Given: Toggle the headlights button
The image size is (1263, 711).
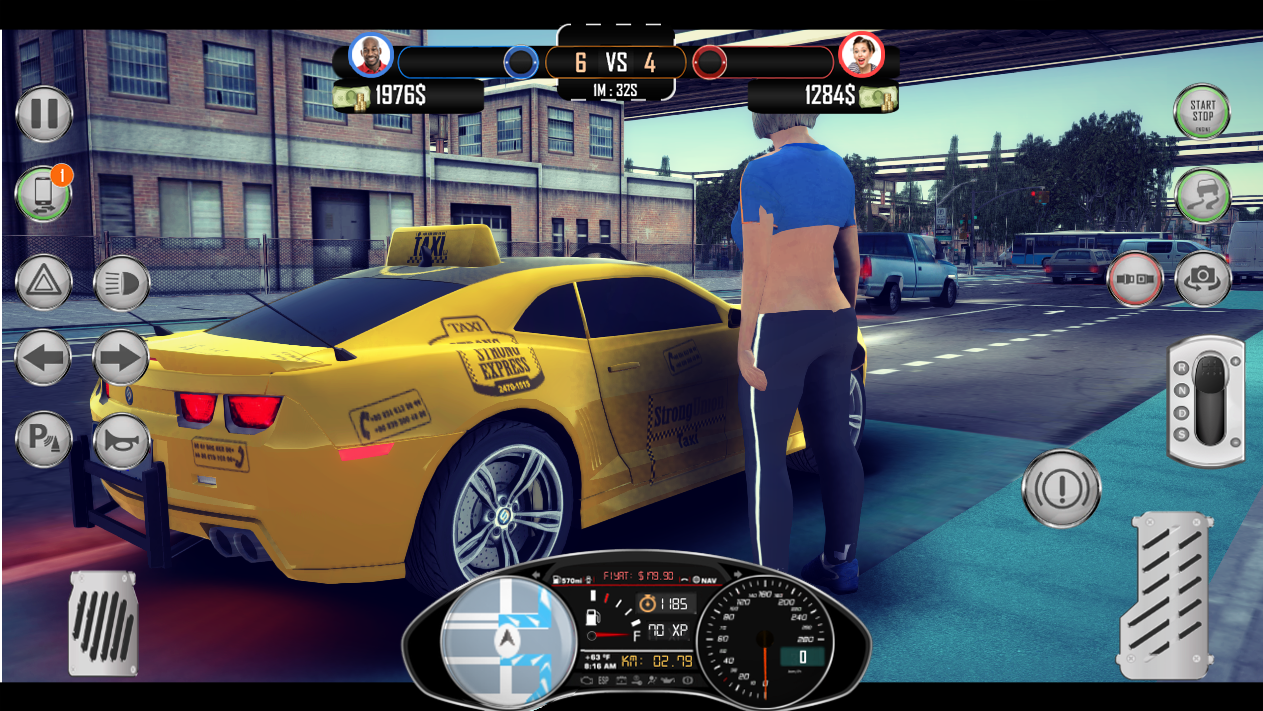Looking at the screenshot, I should pos(122,283).
